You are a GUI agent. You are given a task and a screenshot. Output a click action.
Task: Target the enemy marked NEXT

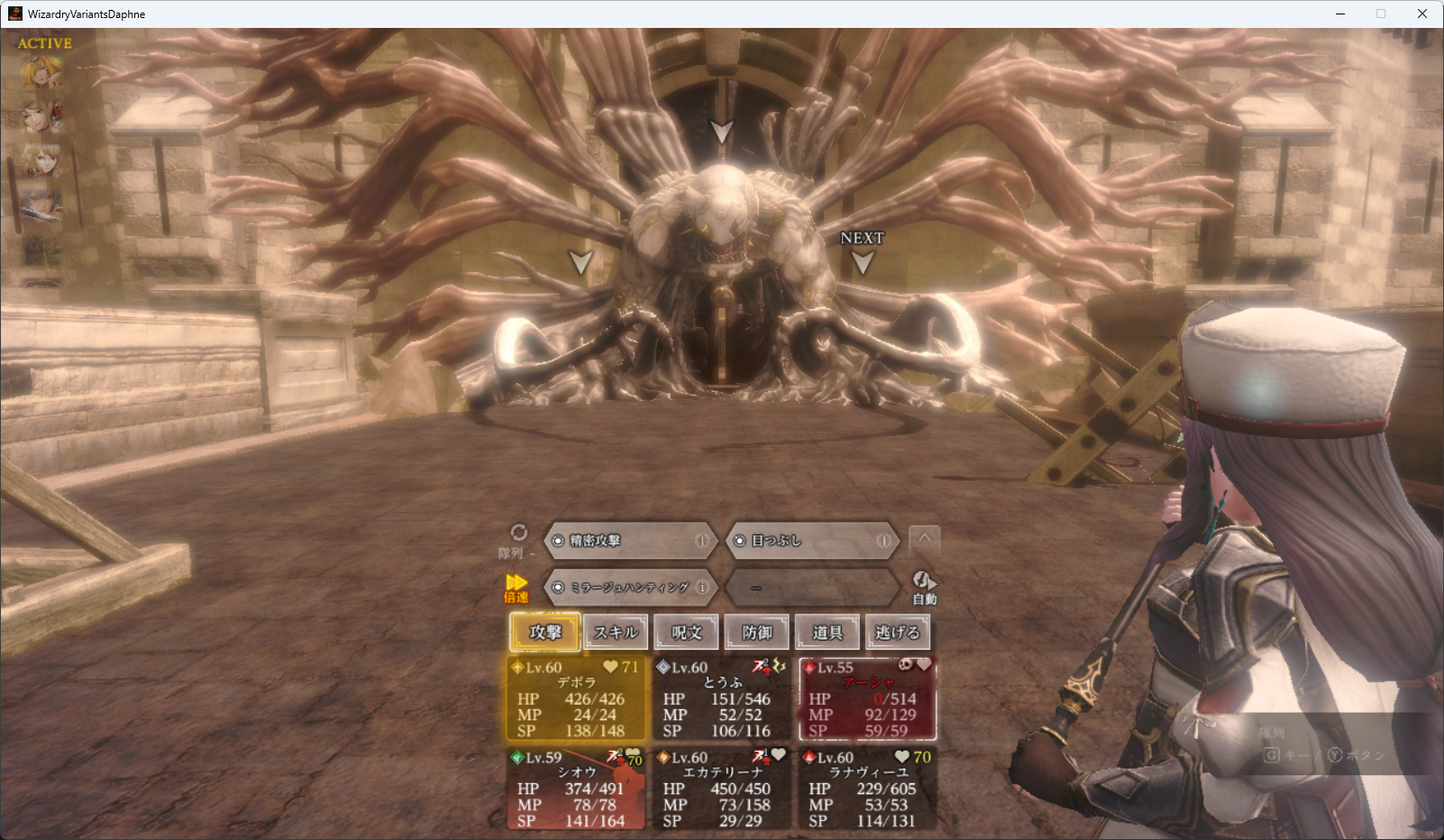click(863, 261)
